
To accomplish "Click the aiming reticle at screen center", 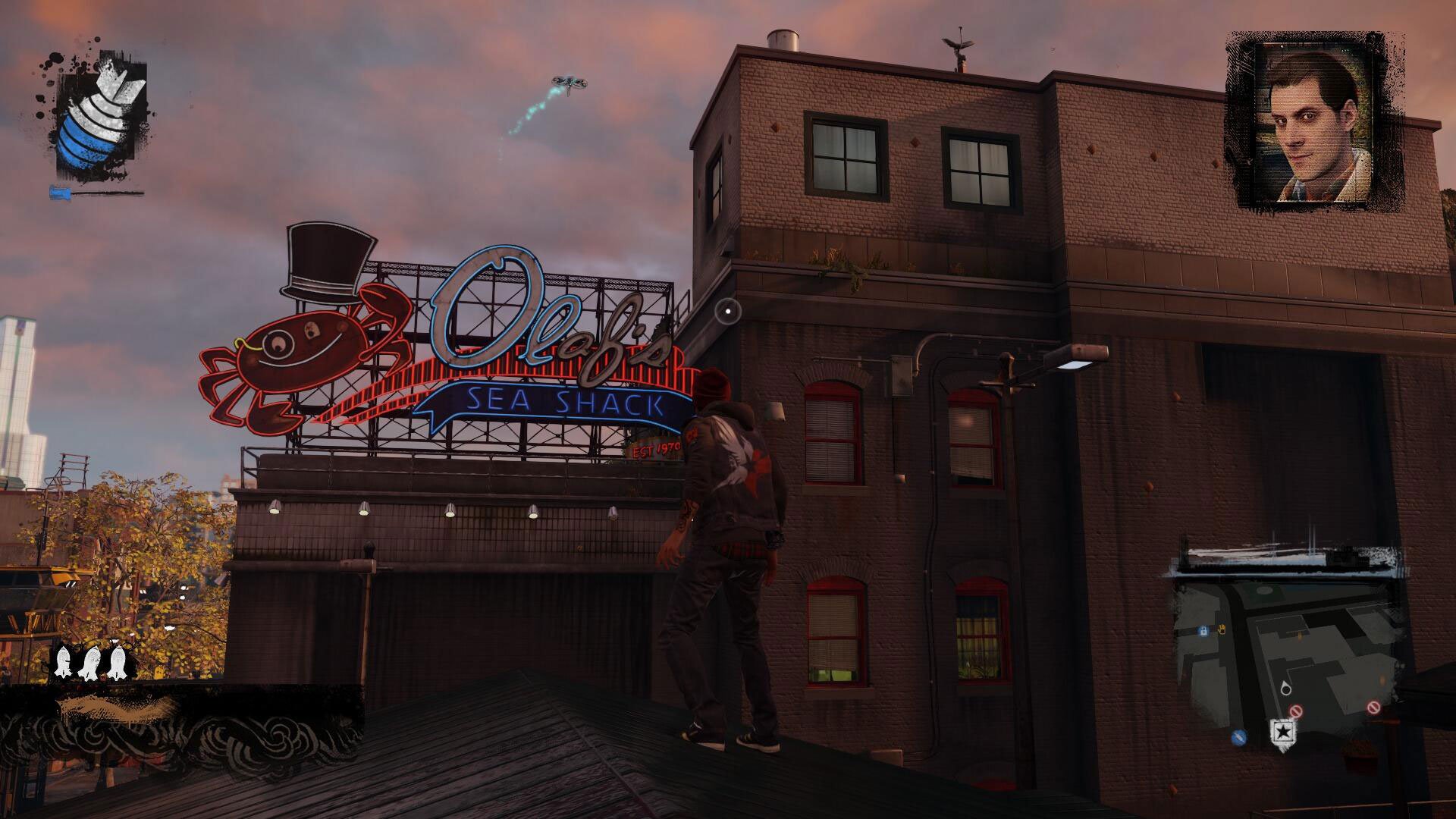I will (x=727, y=310).
